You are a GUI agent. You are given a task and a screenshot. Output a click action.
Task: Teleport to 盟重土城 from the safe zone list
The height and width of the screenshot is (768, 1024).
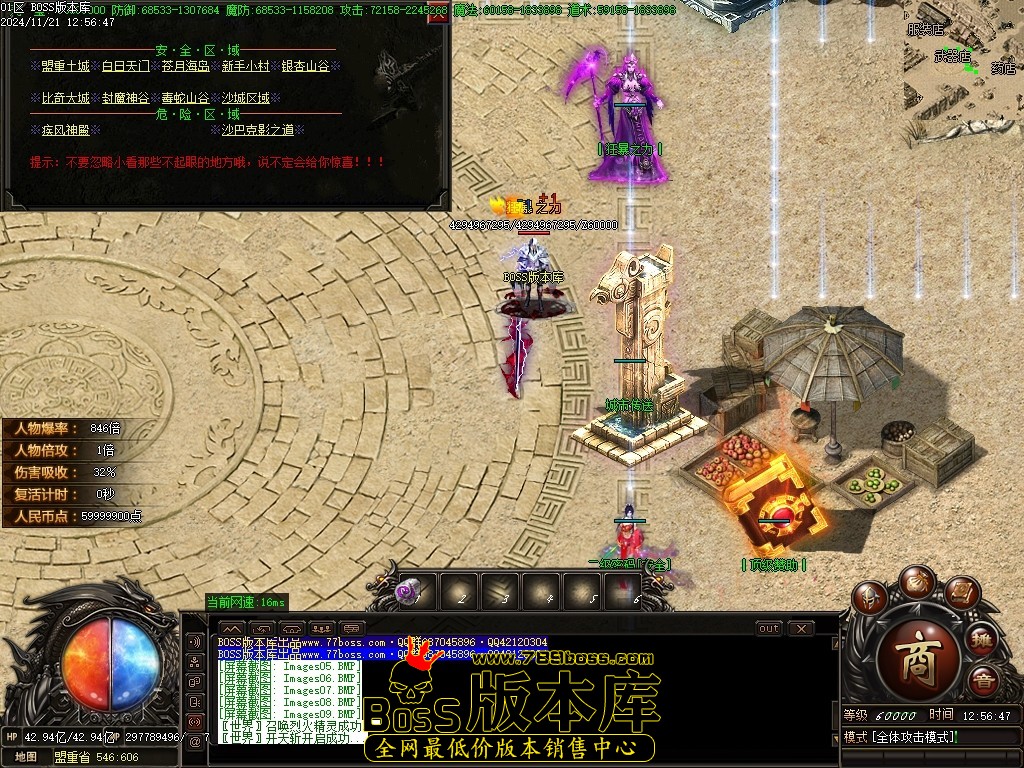click(x=65, y=67)
